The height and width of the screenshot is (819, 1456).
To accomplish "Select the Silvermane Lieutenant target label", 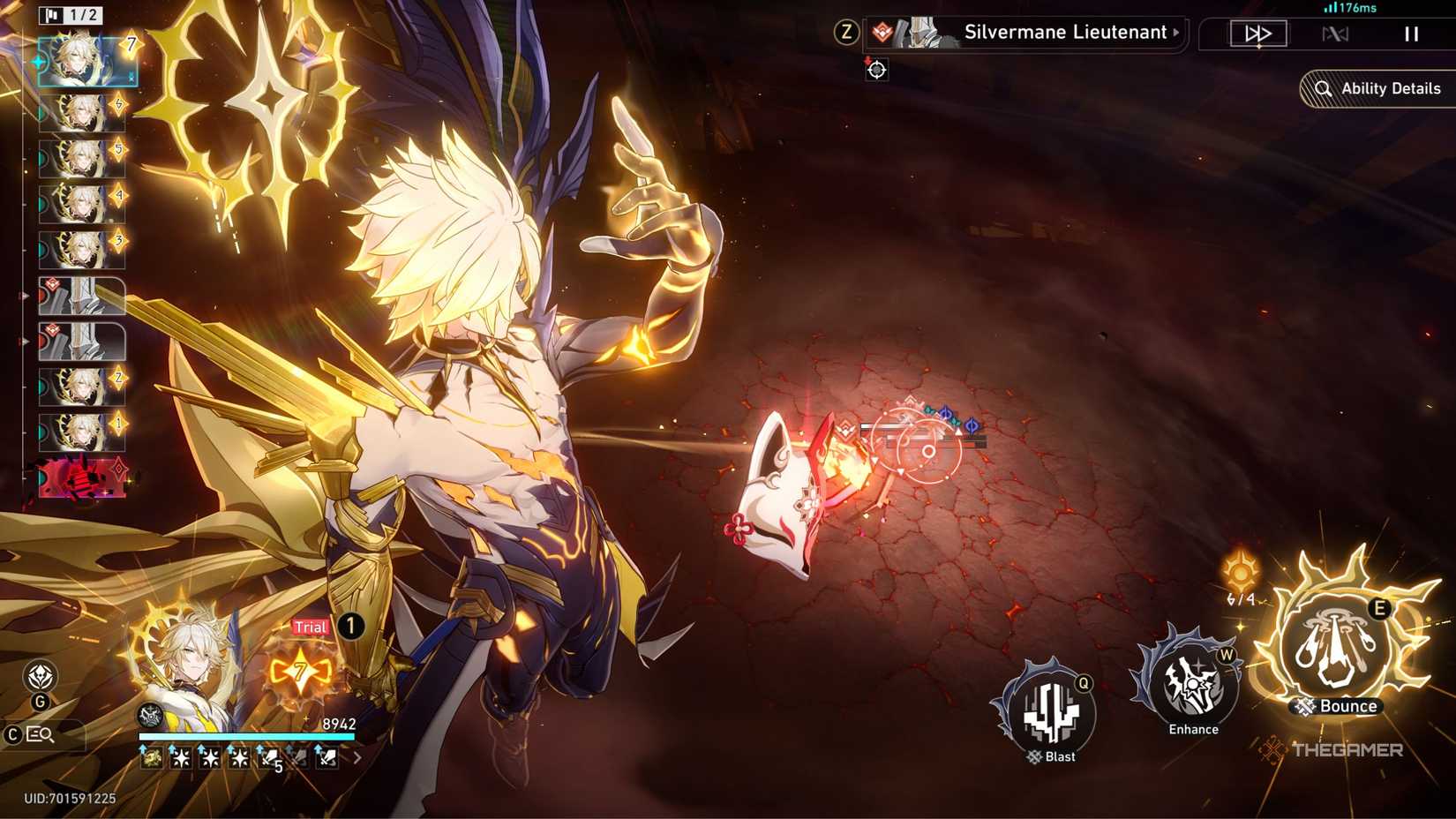I will pos(1065,33).
